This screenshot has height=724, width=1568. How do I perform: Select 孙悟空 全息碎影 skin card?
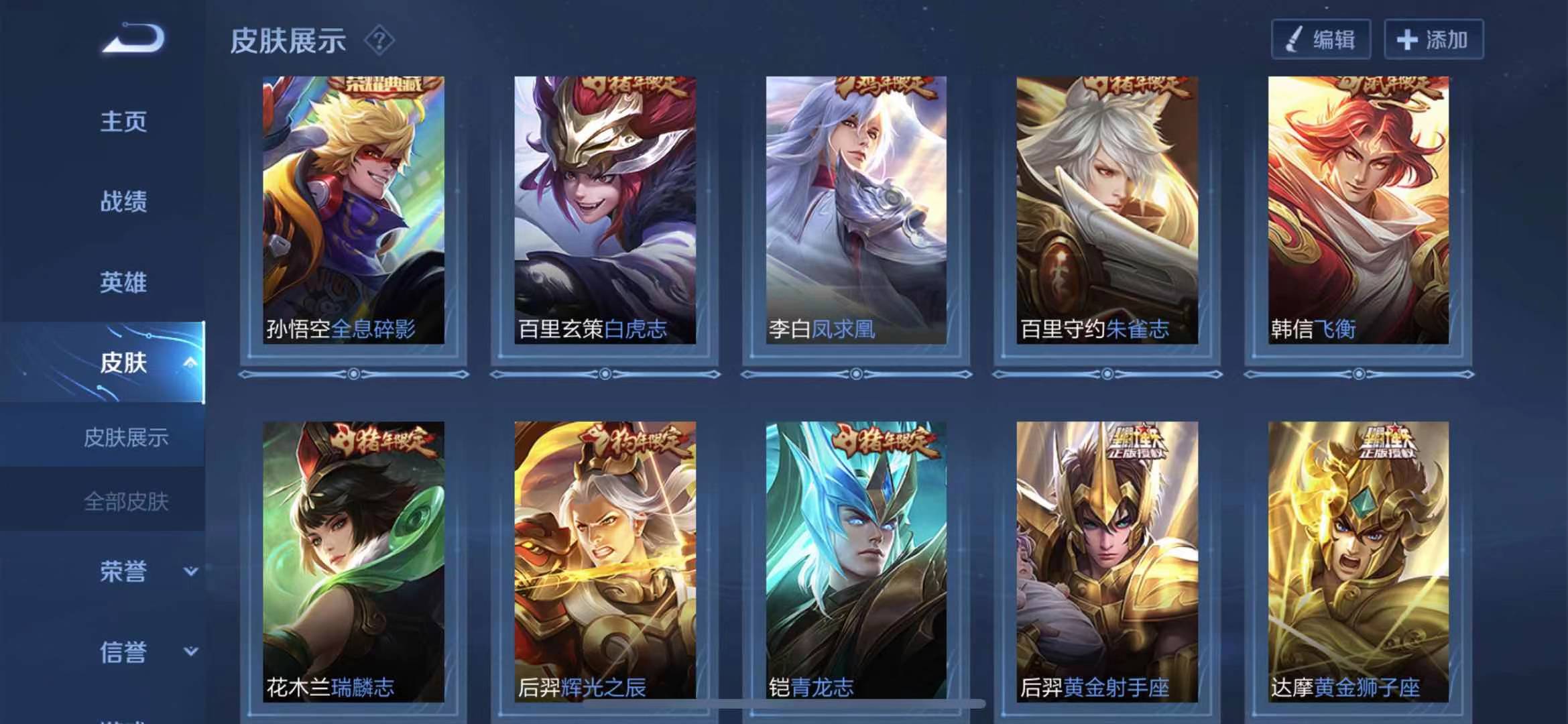click(353, 210)
